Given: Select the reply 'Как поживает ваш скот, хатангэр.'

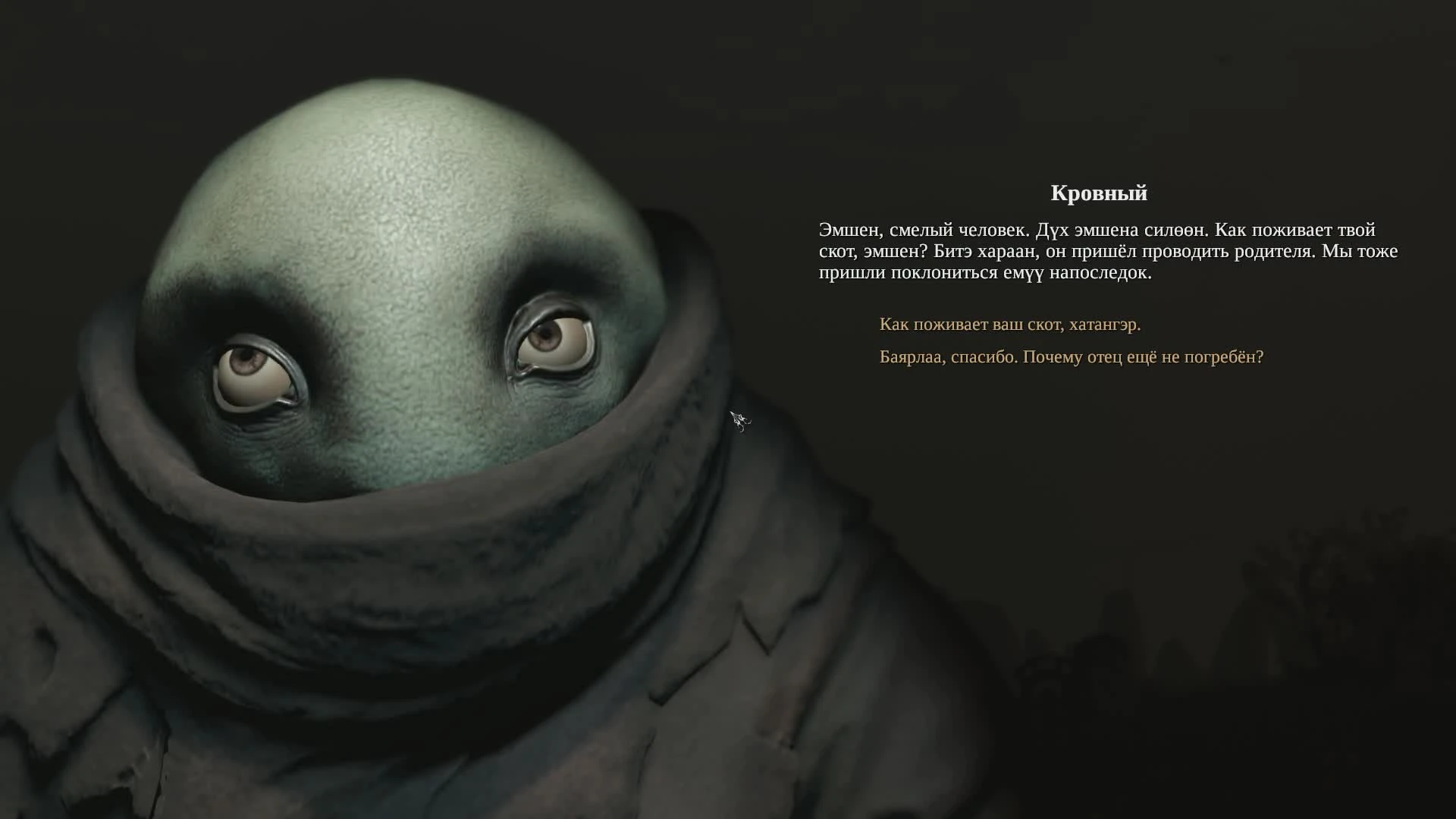Looking at the screenshot, I should pyautogui.click(x=1011, y=325).
